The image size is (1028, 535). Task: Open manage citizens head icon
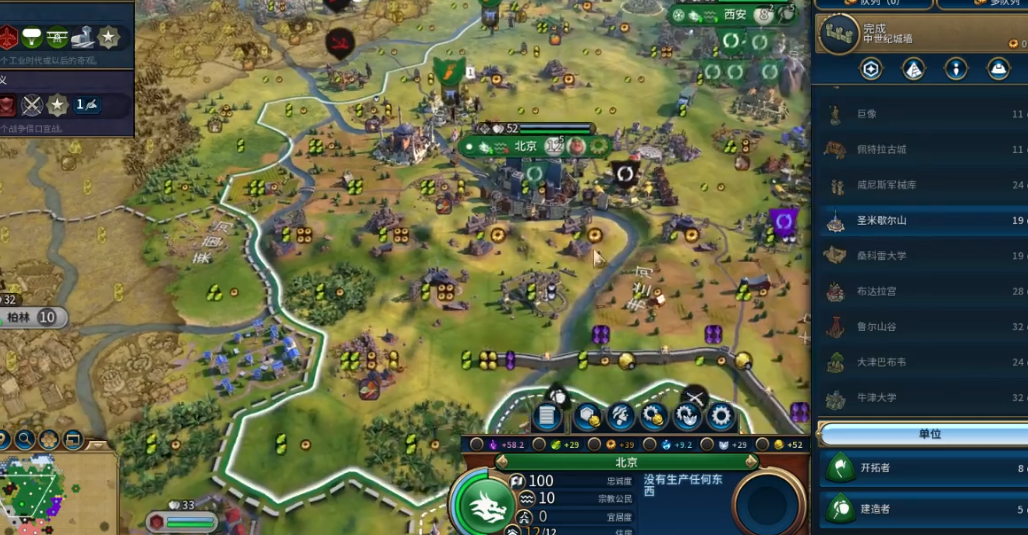pos(620,416)
